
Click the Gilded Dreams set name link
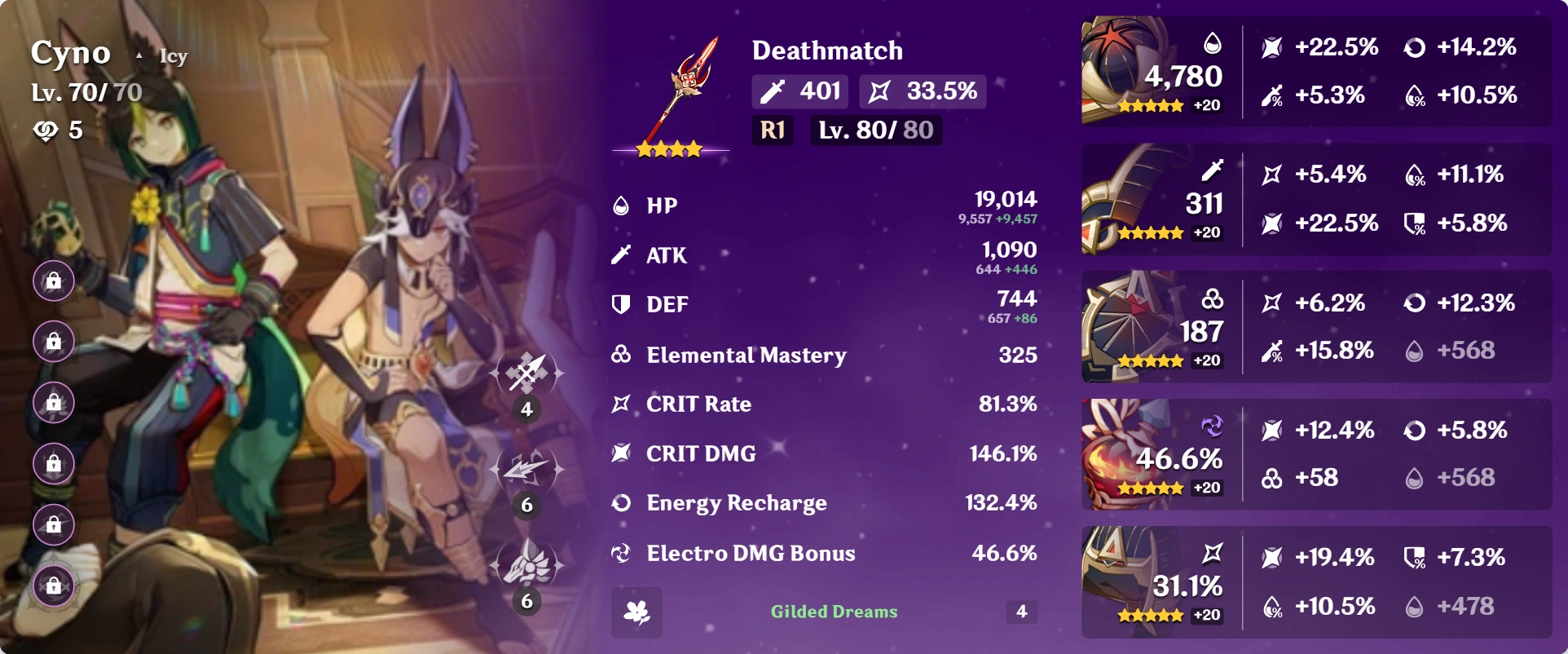835,610
